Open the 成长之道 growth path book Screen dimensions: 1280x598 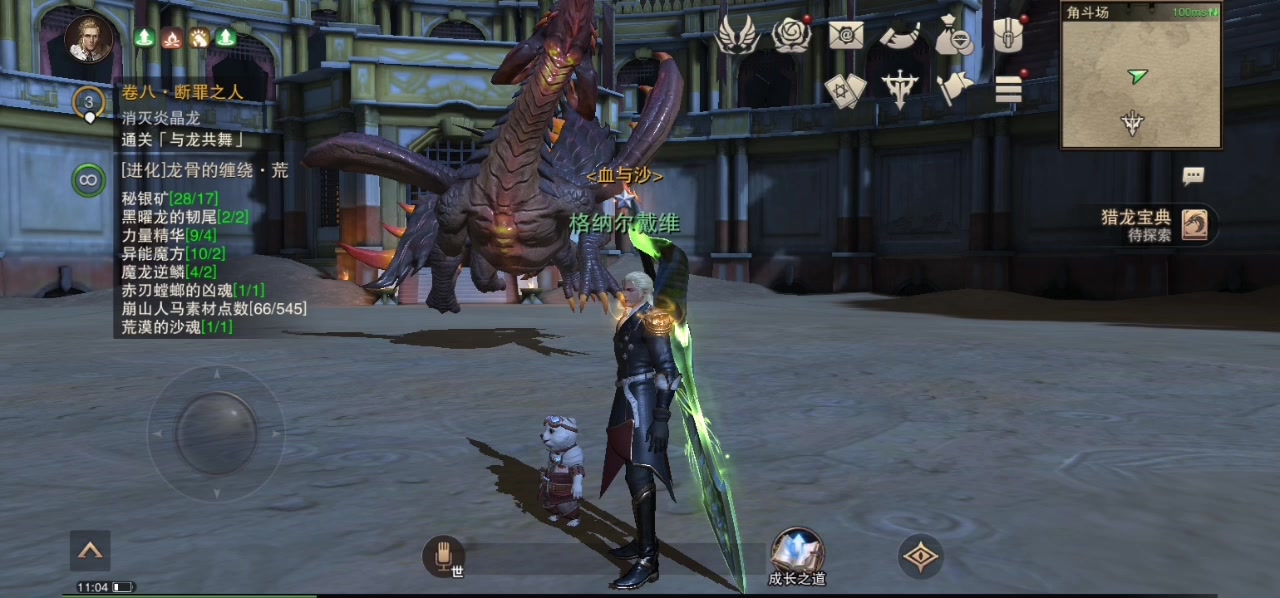pos(797,554)
